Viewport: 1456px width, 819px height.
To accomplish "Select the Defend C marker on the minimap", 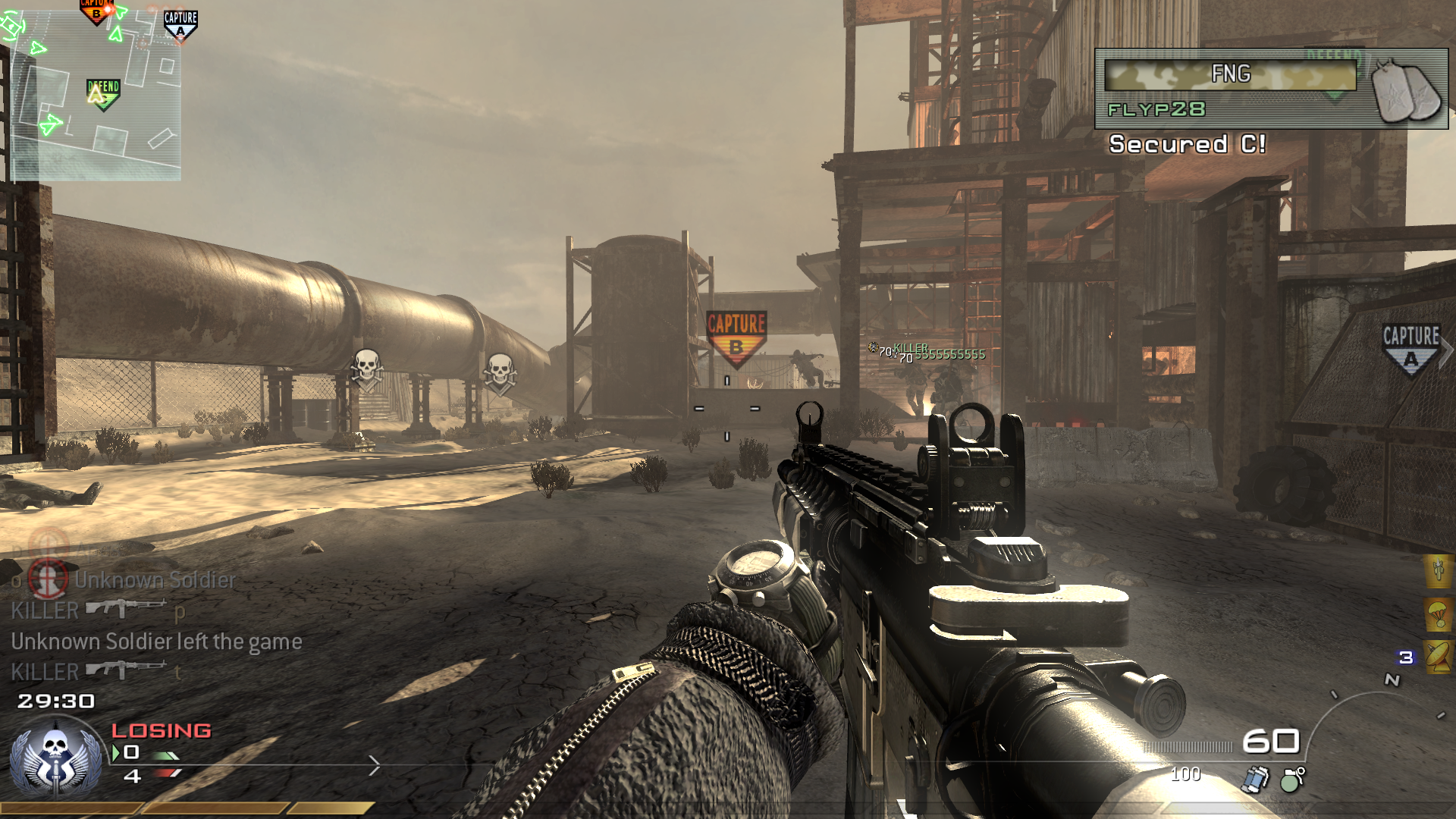I will 103,94.
